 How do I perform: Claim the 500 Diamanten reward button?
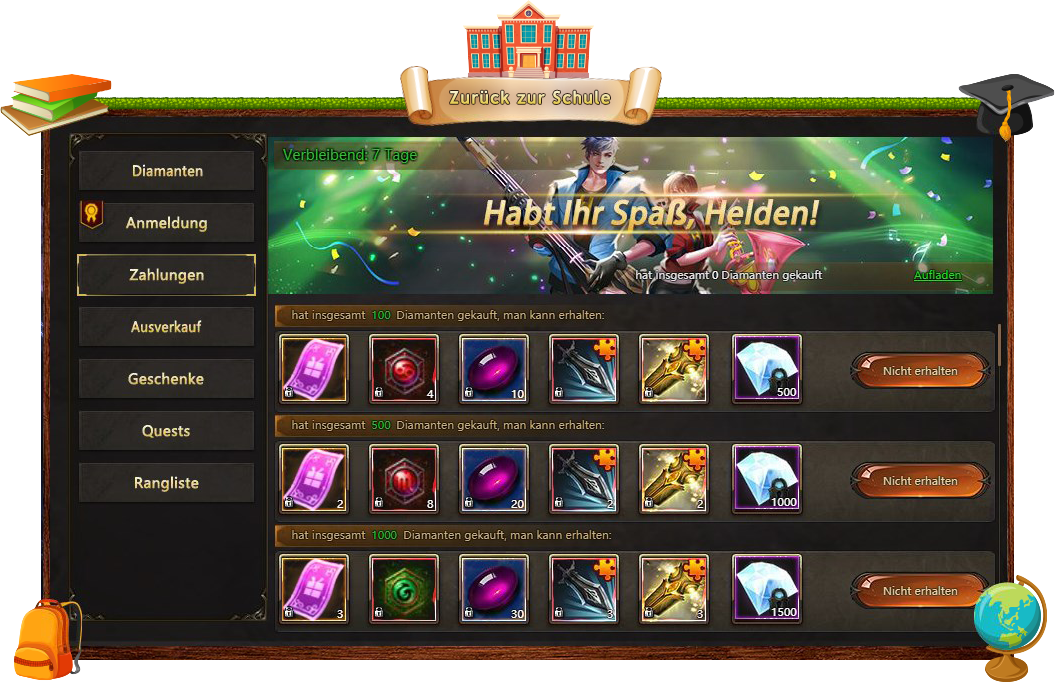coord(919,480)
